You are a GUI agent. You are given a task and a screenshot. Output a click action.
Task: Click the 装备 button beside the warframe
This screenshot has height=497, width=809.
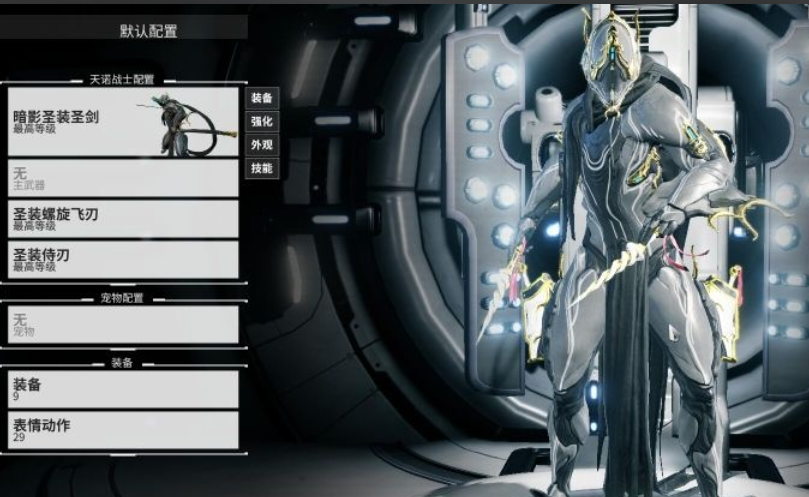pyautogui.click(x=261, y=98)
